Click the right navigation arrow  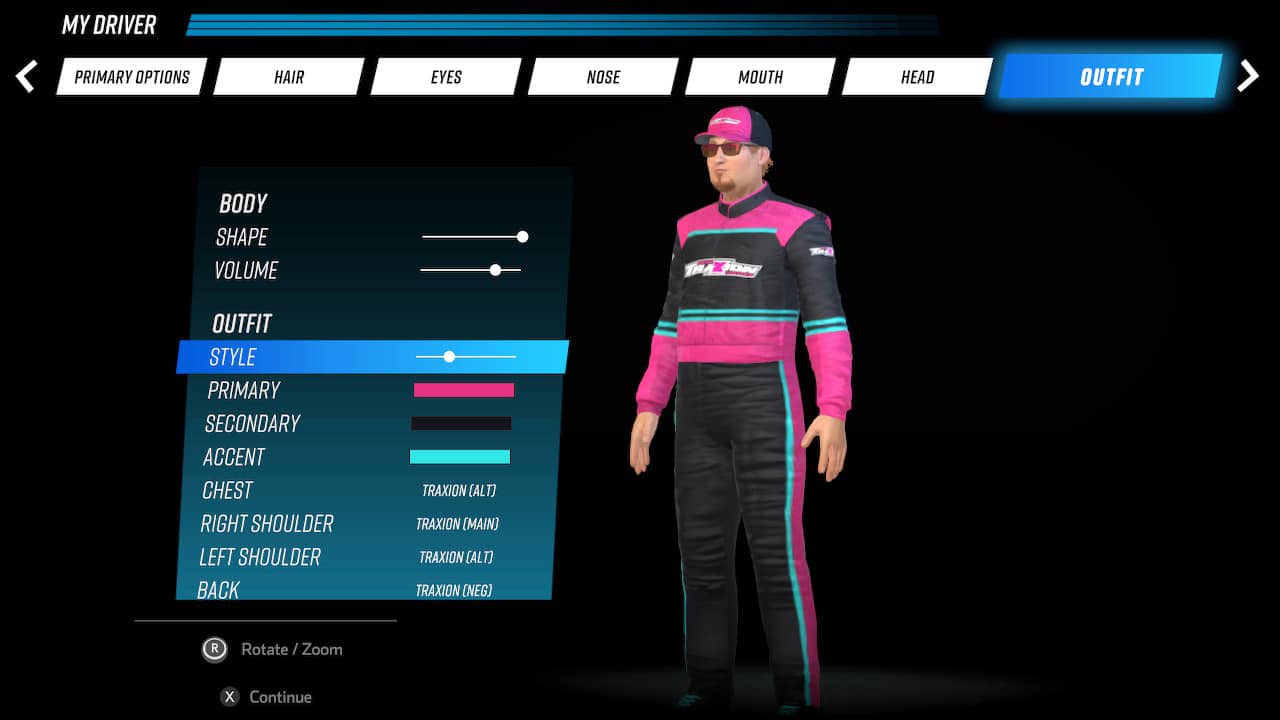point(1248,75)
